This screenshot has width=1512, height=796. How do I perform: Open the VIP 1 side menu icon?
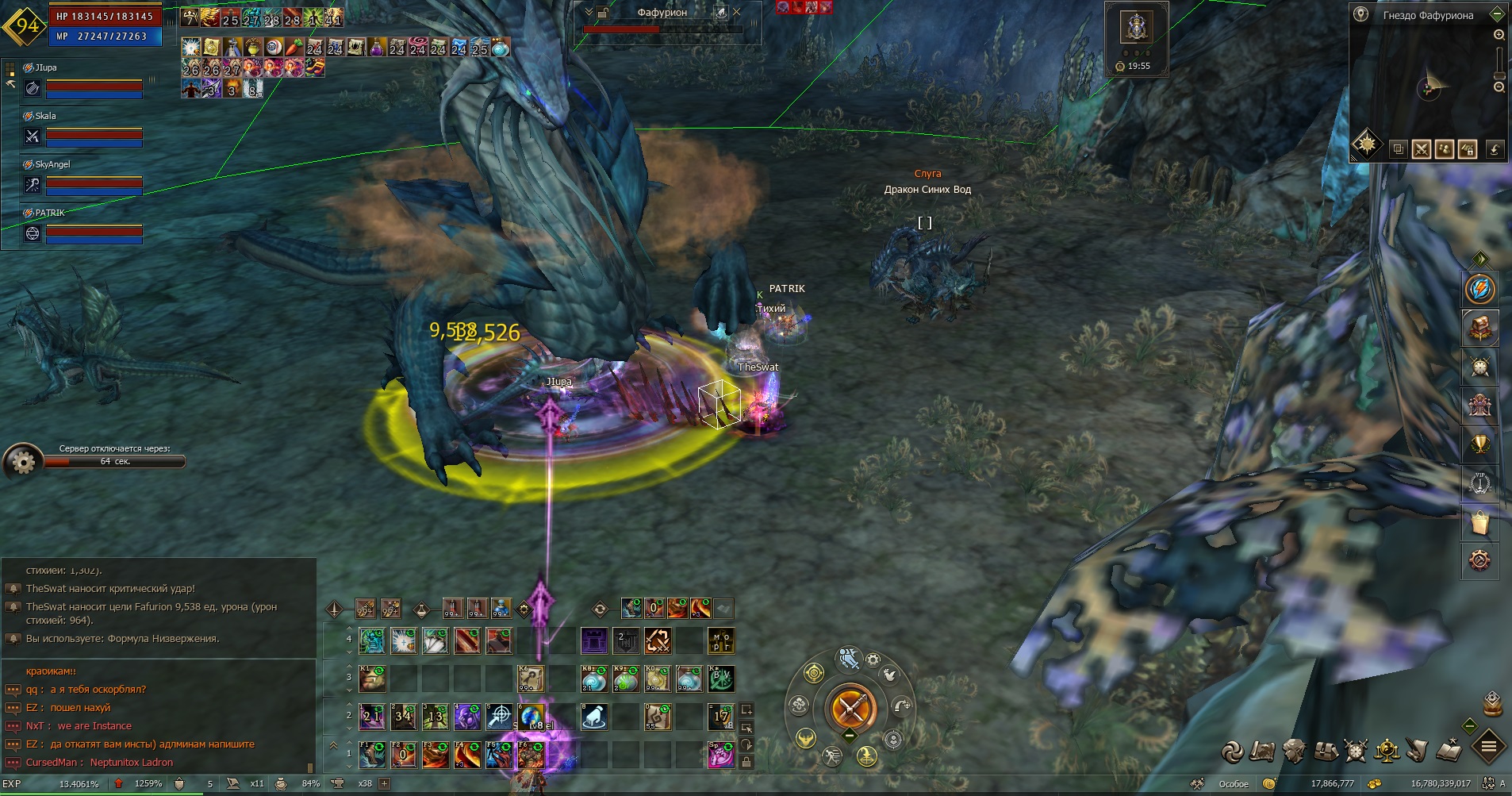pyautogui.click(x=1479, y=483)
